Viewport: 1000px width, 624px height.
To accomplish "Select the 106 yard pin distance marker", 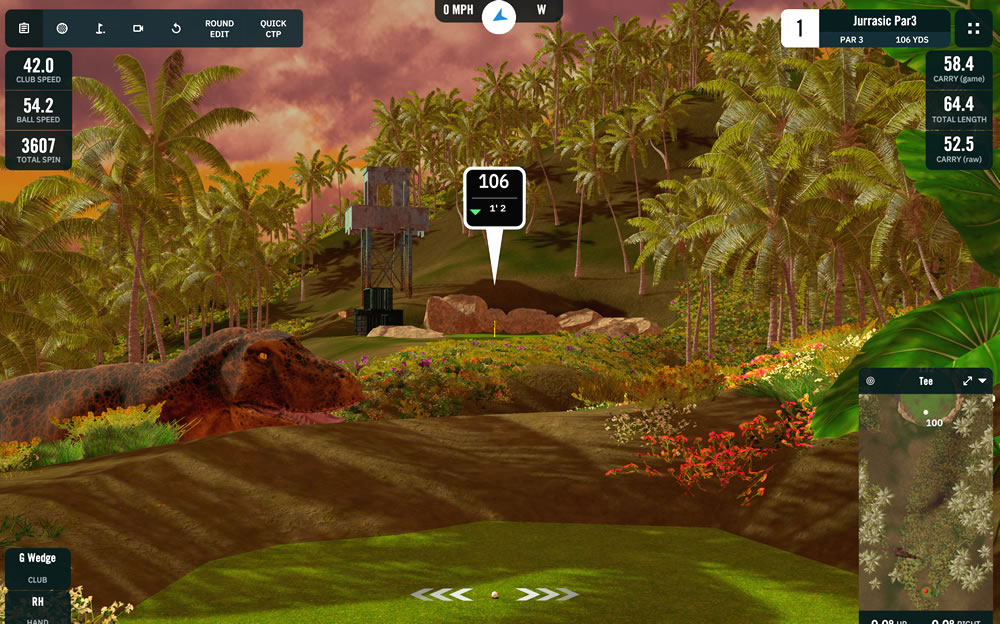I will tap(494, 196).
